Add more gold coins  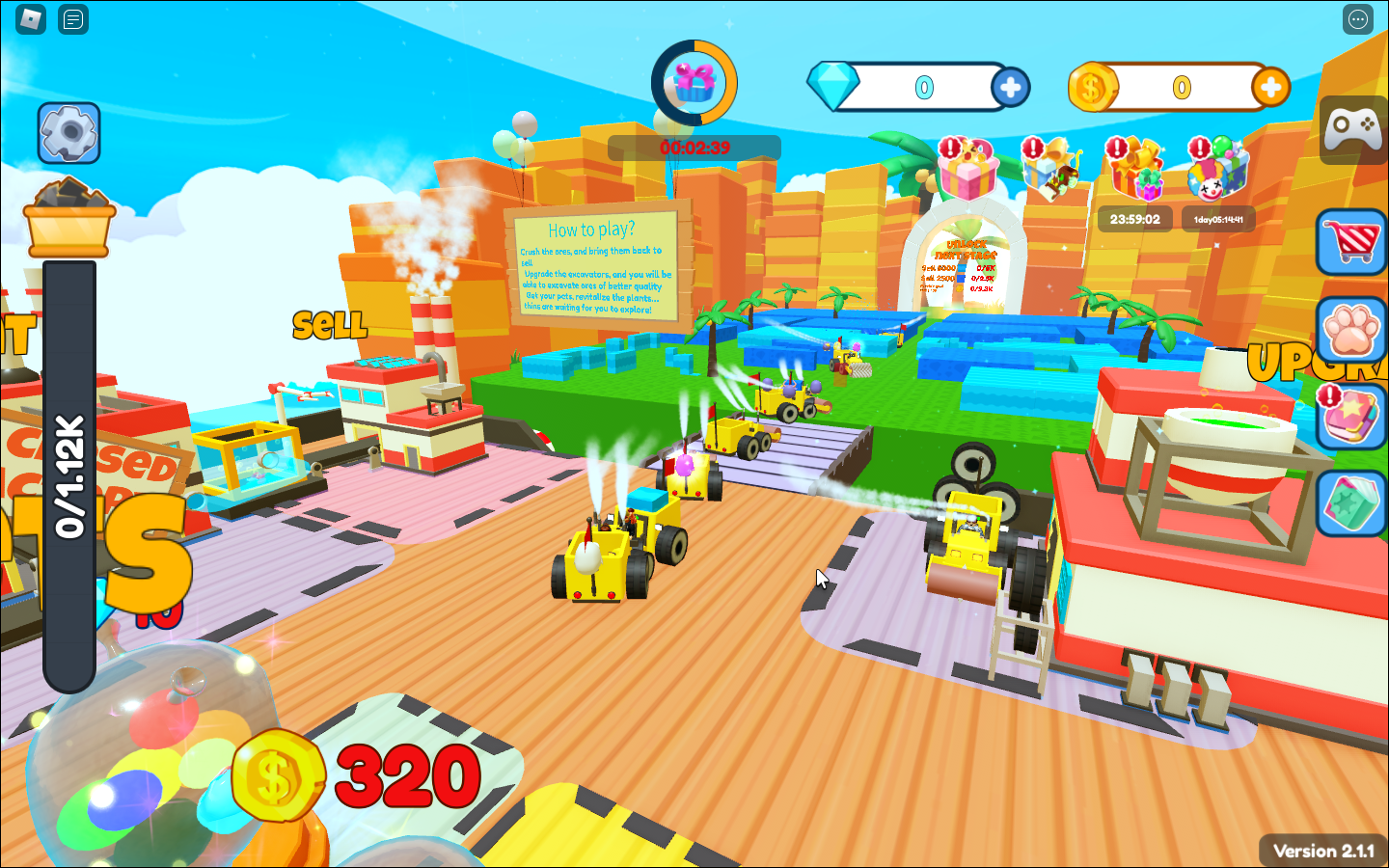(x=1270, y=88)
